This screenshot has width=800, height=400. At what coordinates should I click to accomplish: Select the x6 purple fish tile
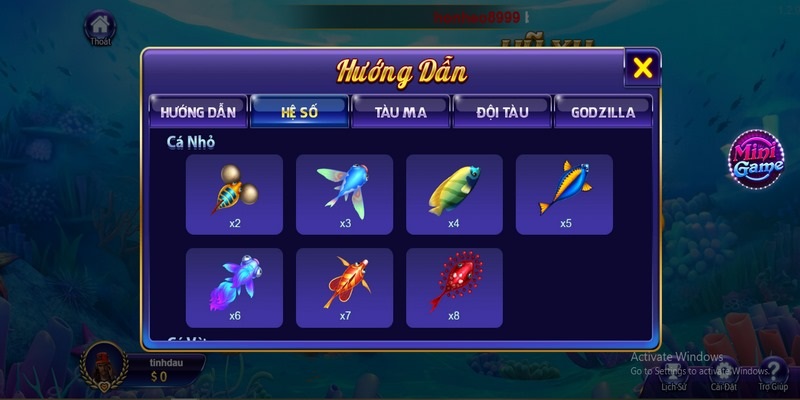click(235, 288)
